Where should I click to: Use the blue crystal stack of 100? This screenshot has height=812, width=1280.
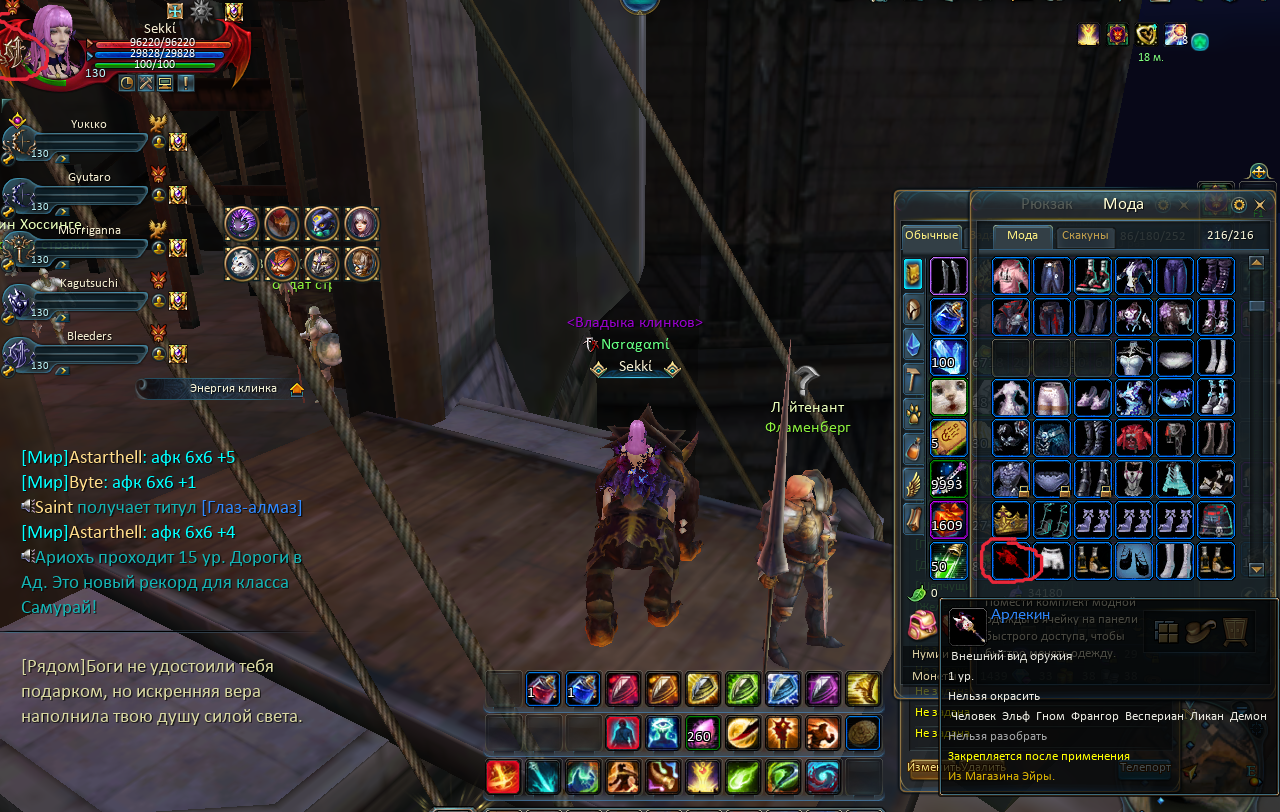[948, 357]
